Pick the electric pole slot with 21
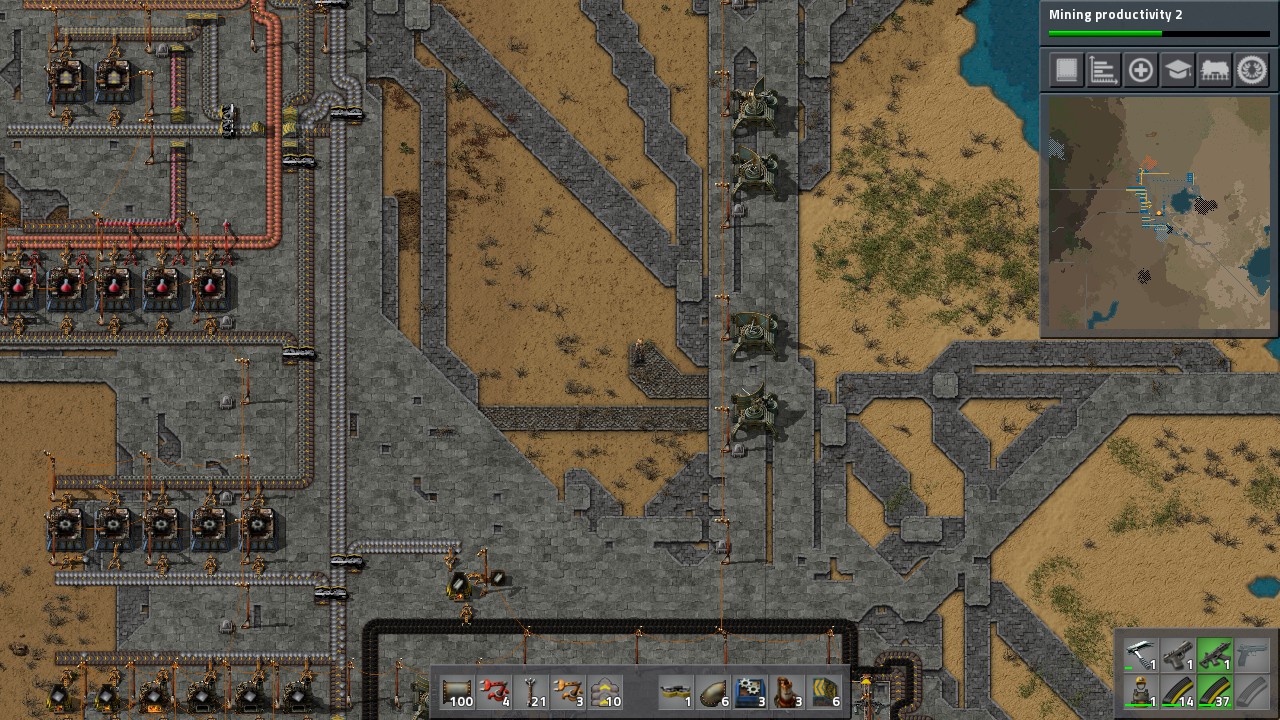 click(x=531, y=692)
